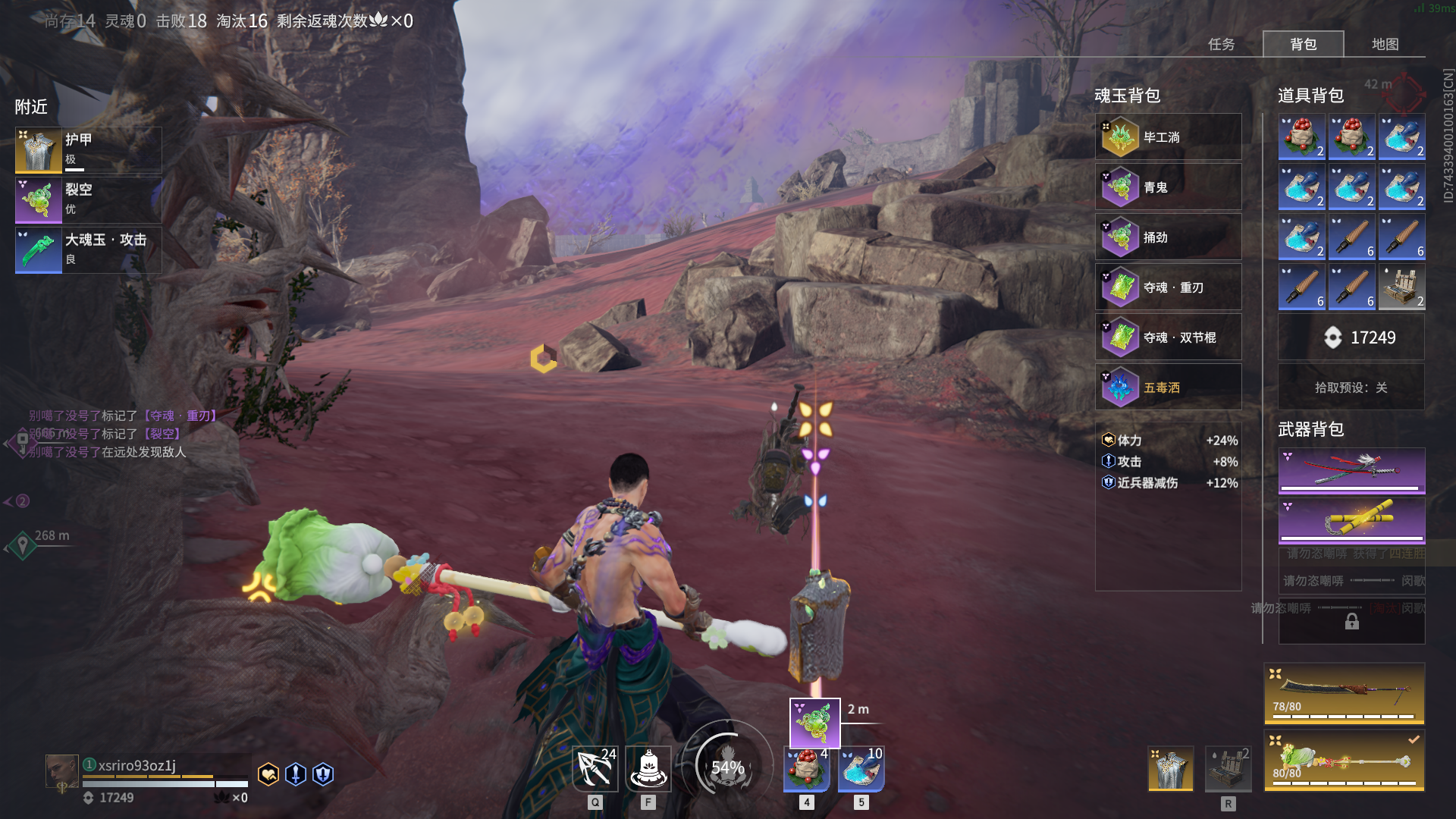
Task: Toggle the 拾取预设 pickup preset
Action: (x=1351, y=388)
